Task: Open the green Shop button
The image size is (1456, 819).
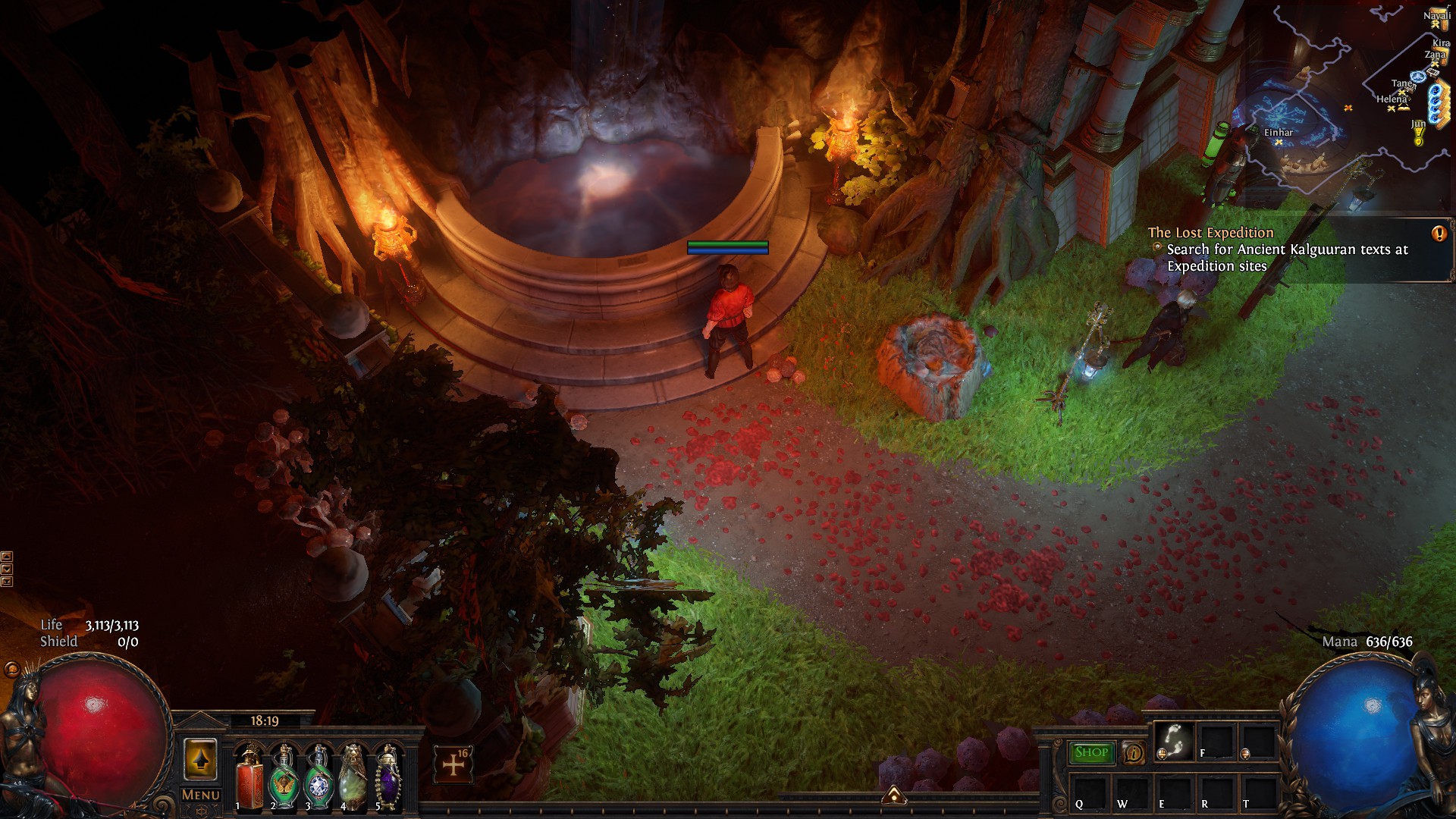Action: [1091, 752]
